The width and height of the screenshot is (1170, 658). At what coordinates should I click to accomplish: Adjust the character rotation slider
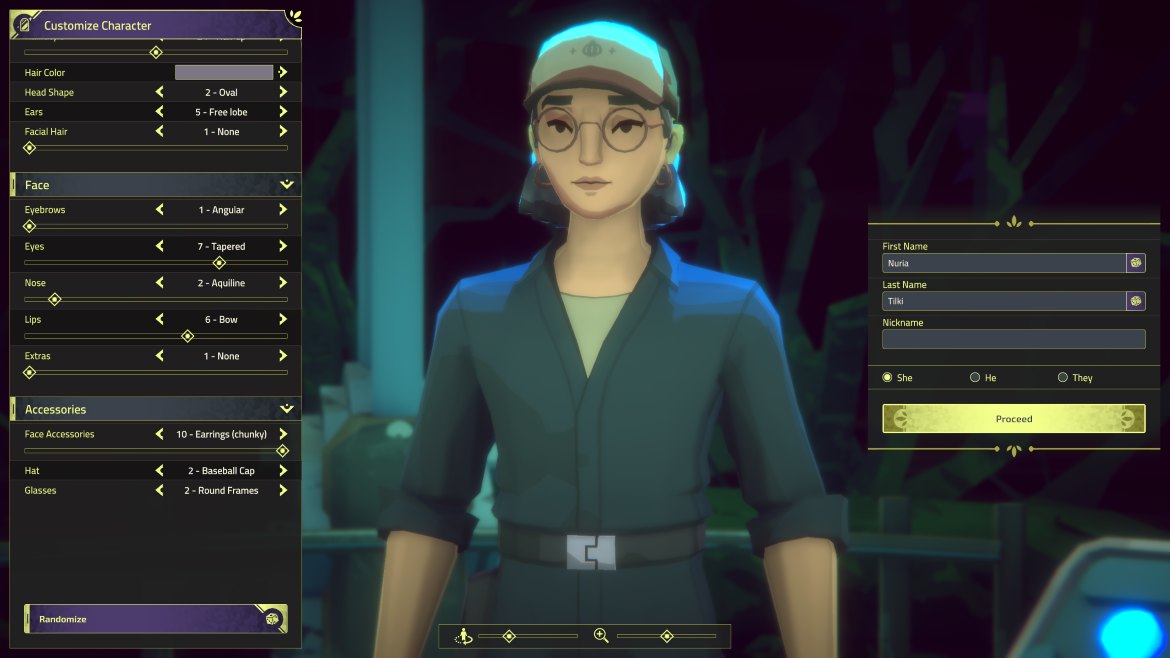509,636
